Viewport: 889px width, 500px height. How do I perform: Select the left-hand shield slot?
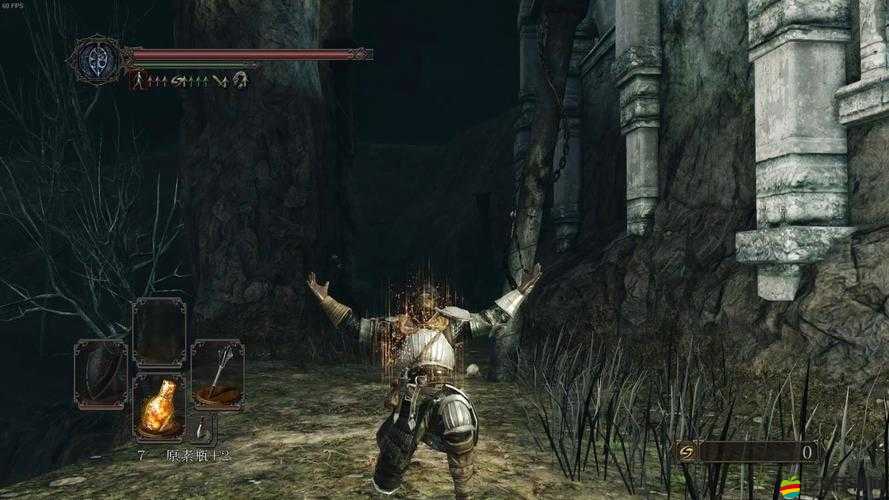100,373
